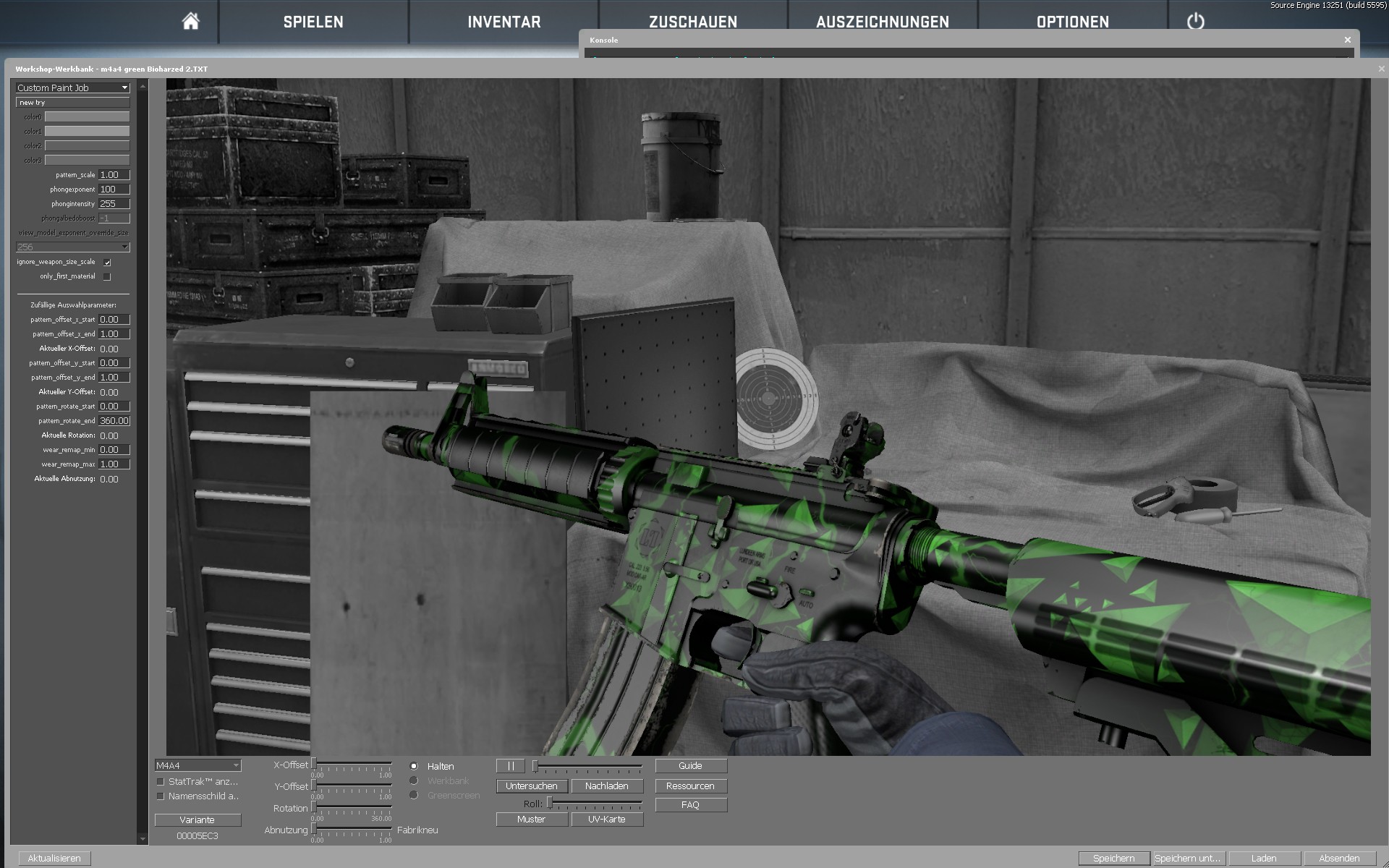Open the Custom Paint Job dropdown
The height and width of the screenshot is (868, 1389).
click(72, 88)
